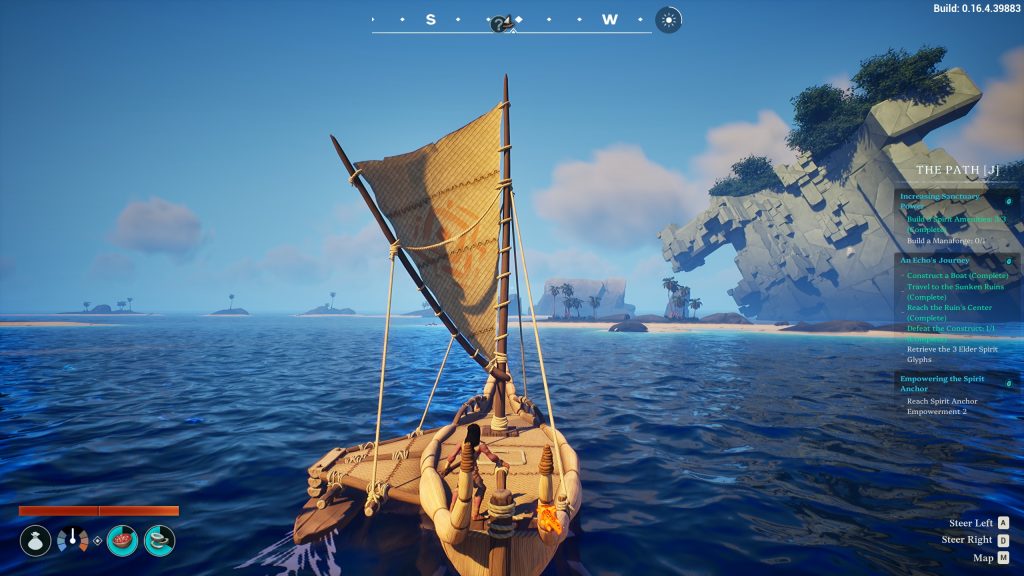This screenshot has width=1024, height=576.
Task: Open the inventory bag icon
Action: click(x=35, y=541)
